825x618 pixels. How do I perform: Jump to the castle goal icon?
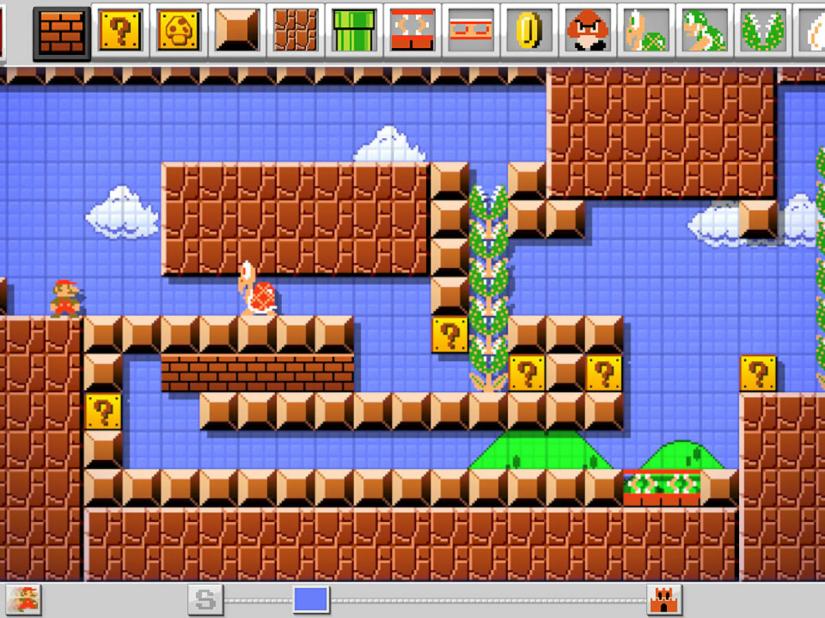tap(663, 600)
